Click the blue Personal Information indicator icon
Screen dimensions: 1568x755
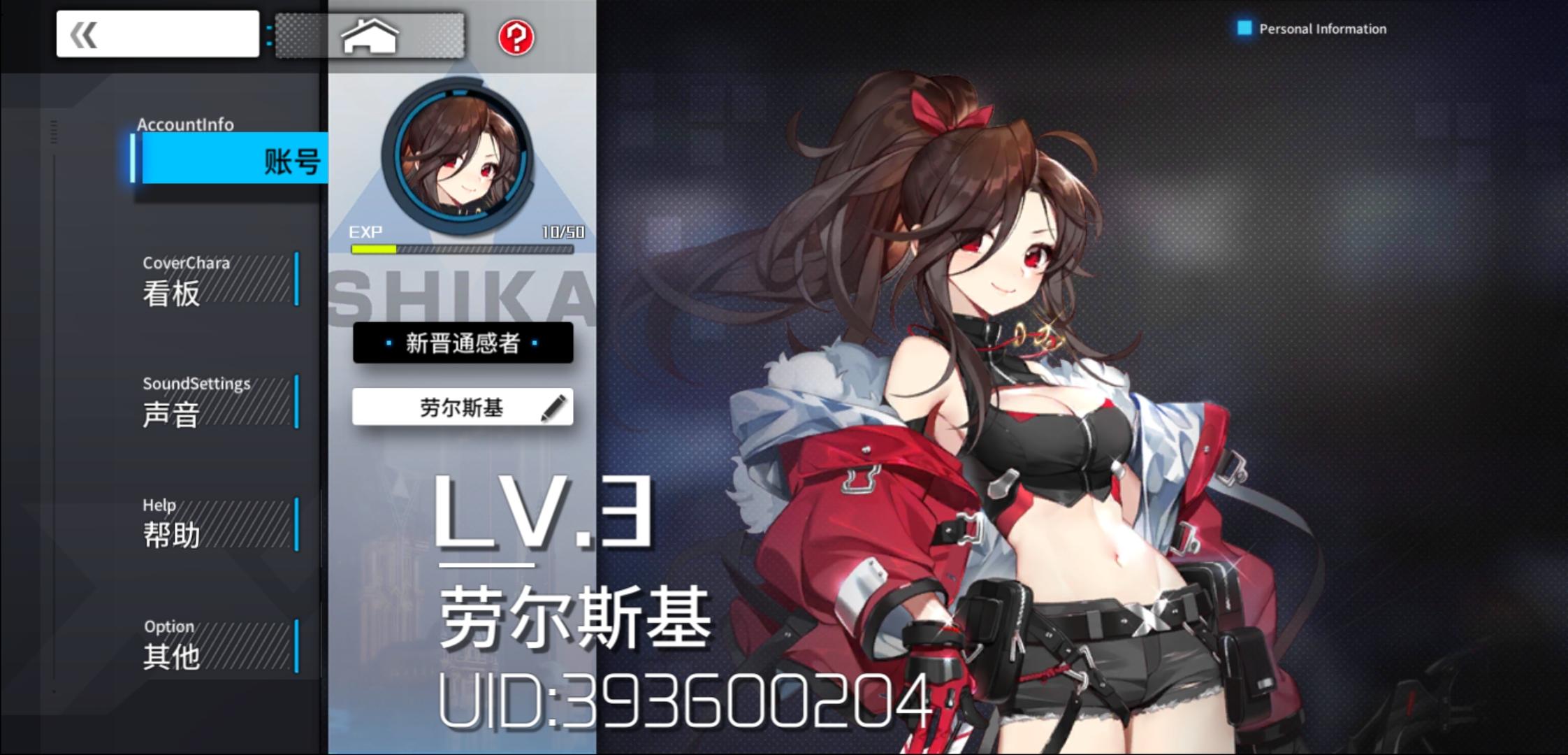click(1245, 28)
